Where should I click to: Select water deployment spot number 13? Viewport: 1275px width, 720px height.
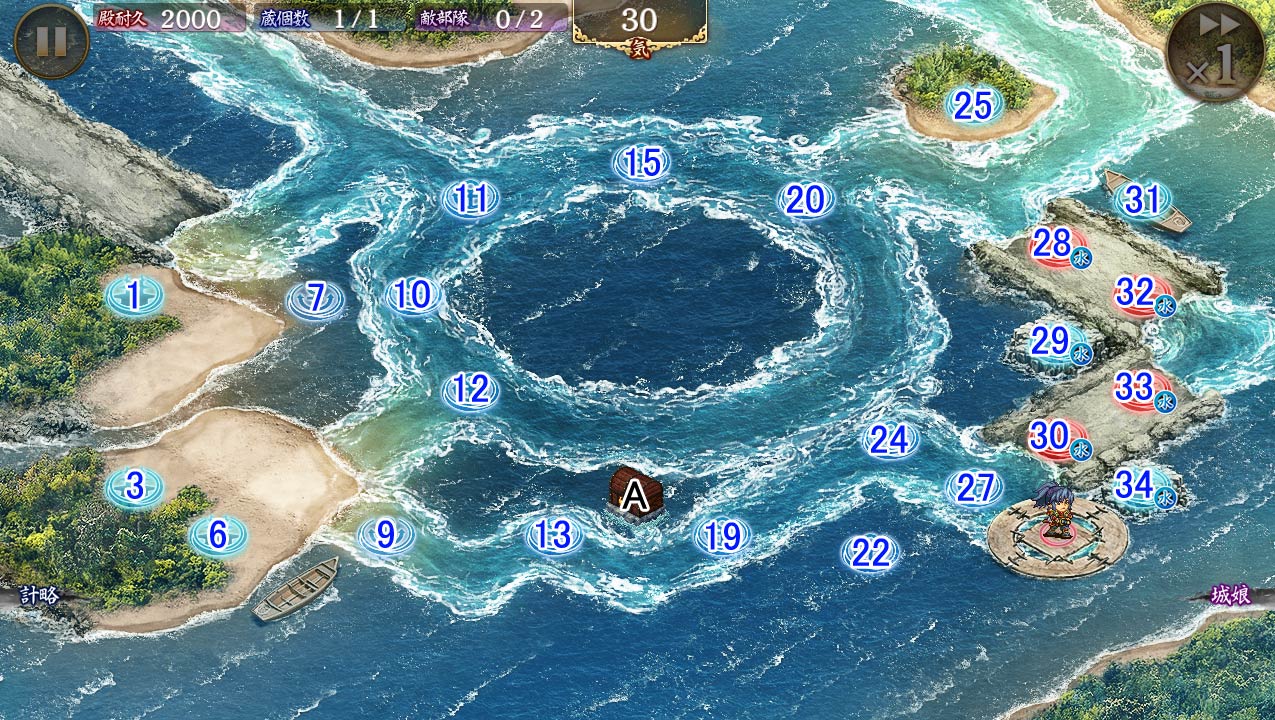click(553, 536)
